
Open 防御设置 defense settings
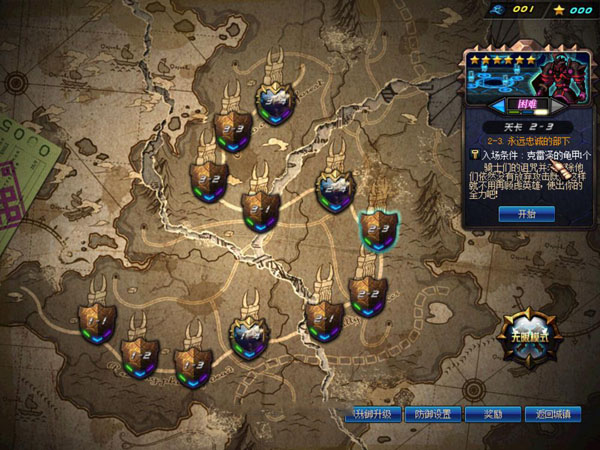433,414
